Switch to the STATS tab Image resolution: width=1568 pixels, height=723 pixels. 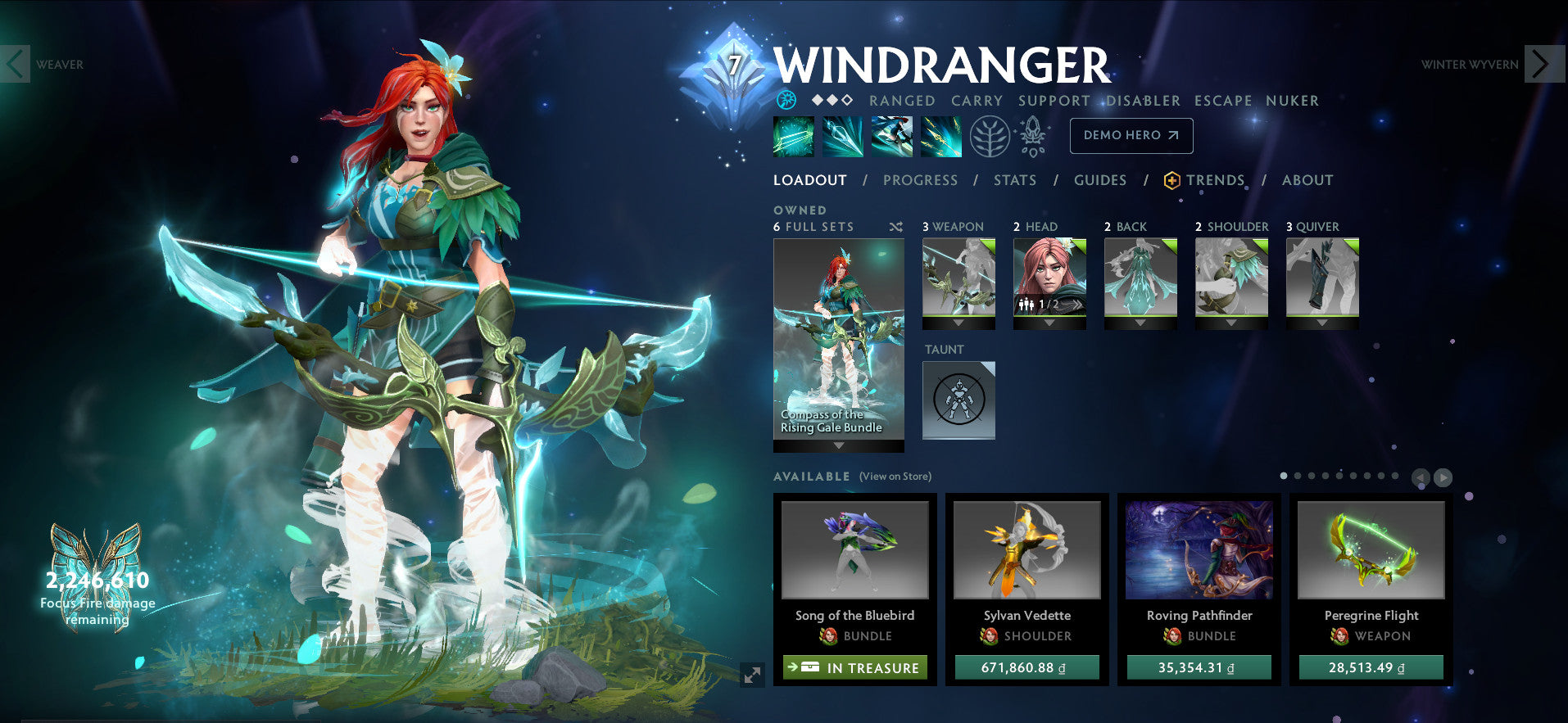point(1014,180)
